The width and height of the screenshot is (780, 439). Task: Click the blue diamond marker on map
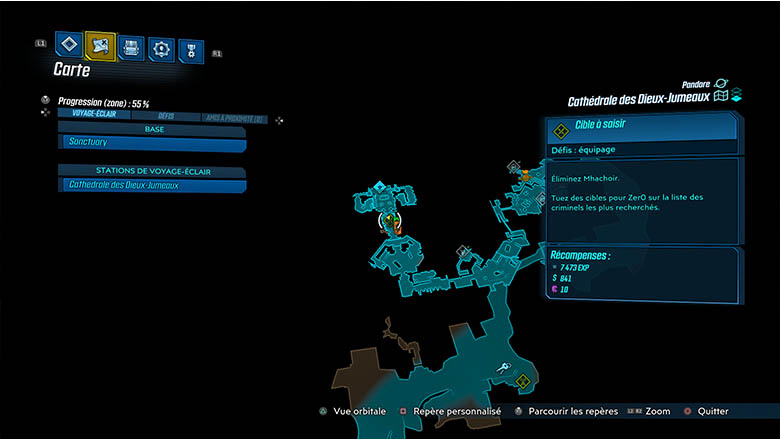click(x=380, y=187)
